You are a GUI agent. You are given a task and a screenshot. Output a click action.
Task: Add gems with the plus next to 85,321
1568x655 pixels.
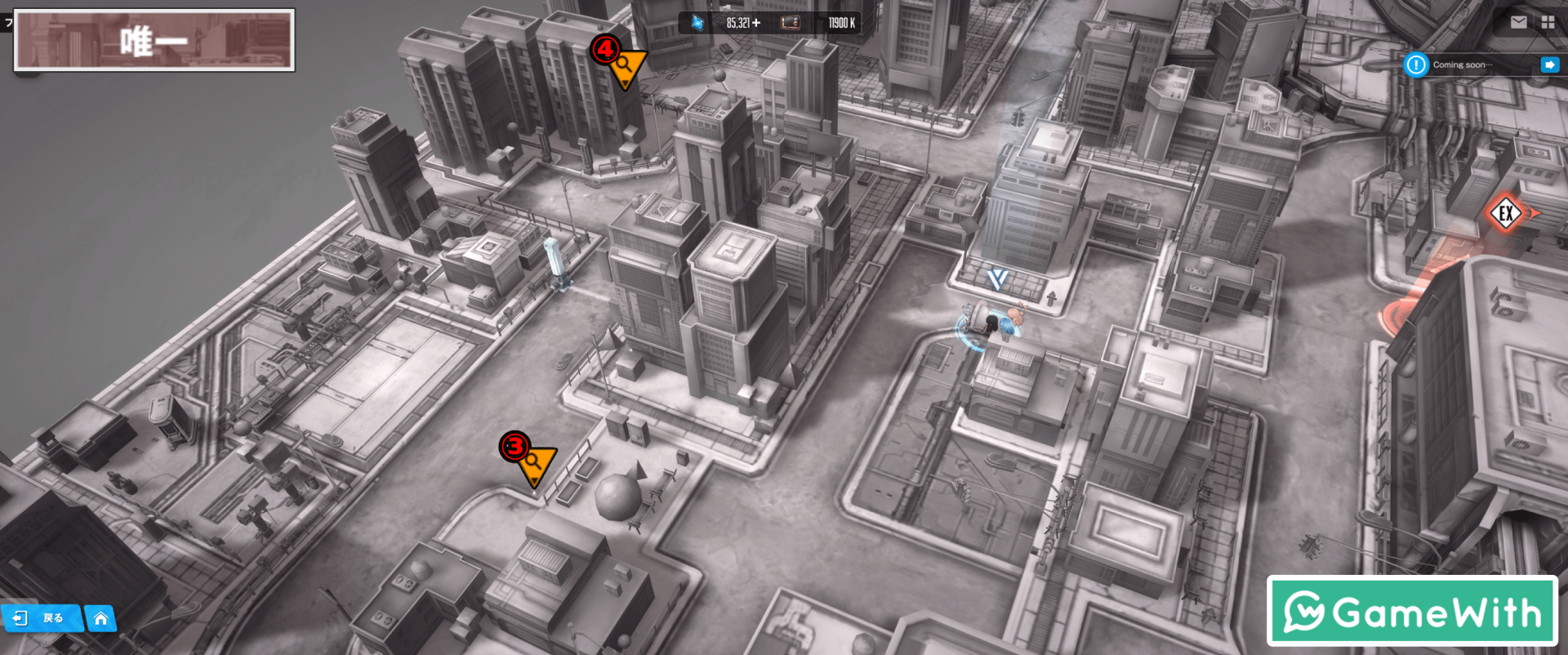pos(756,23)
